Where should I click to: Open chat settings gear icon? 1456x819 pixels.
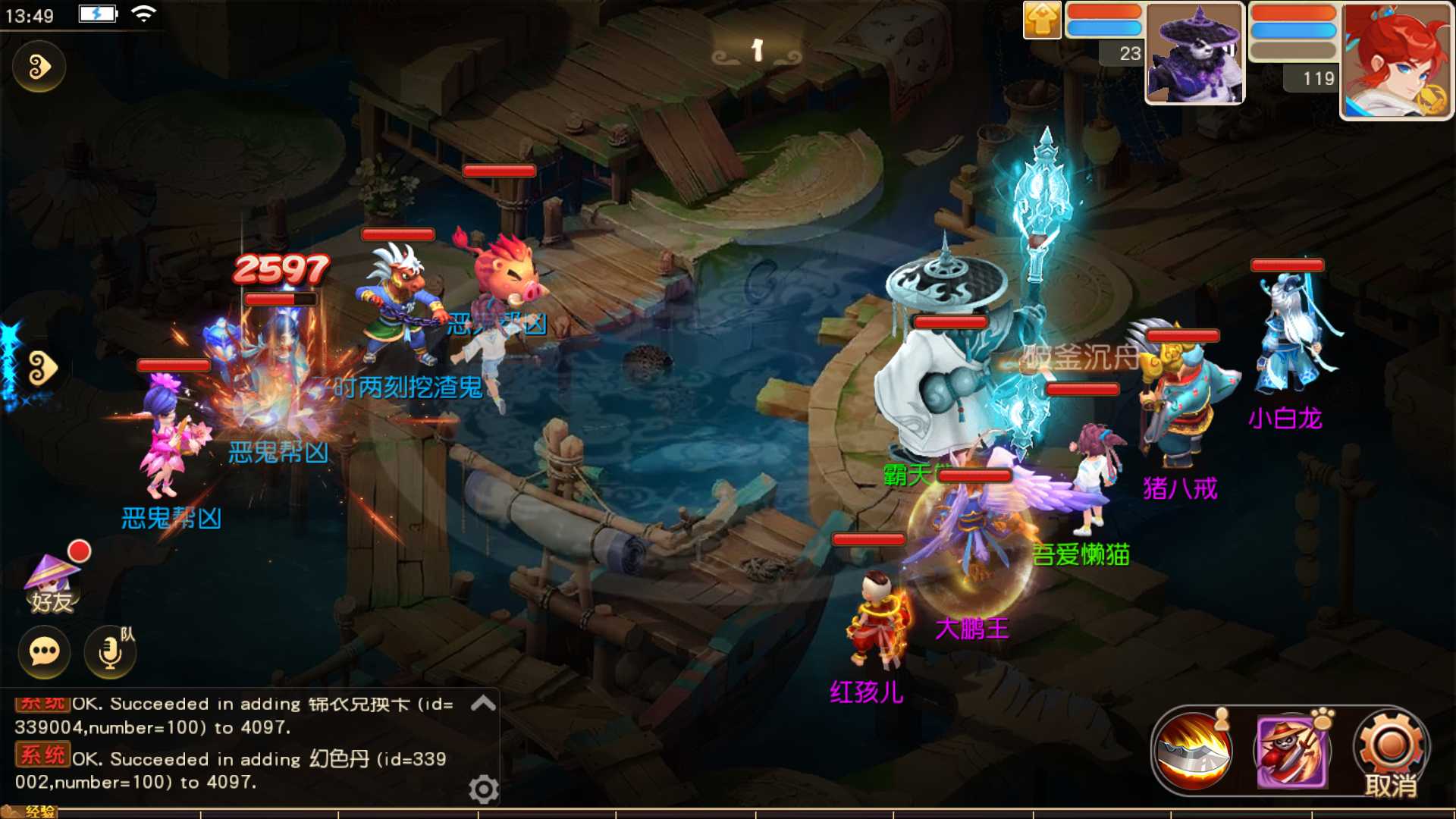(x=483, y=789)
